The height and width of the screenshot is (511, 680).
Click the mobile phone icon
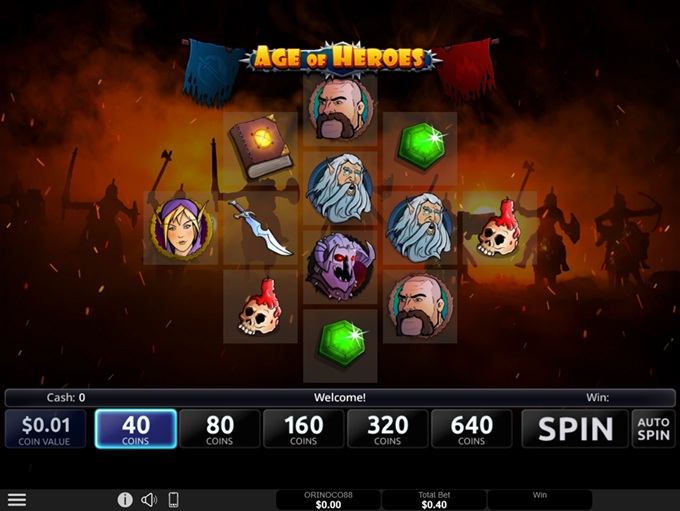click(173, 499)
